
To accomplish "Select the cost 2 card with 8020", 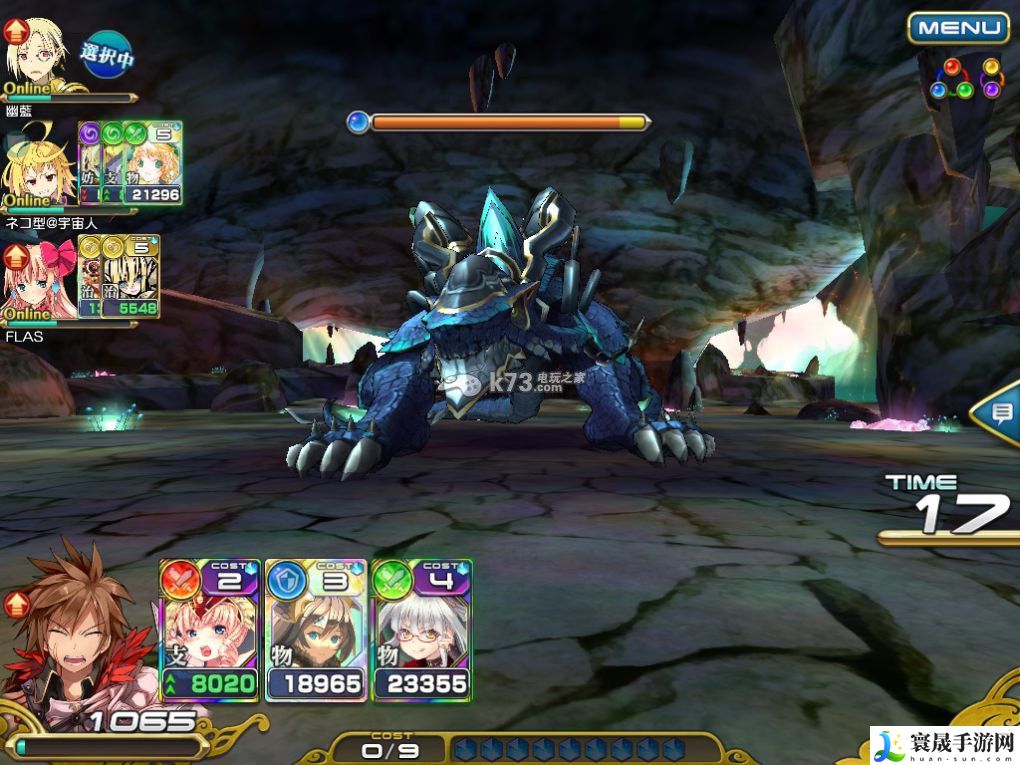I will [209, 630].
